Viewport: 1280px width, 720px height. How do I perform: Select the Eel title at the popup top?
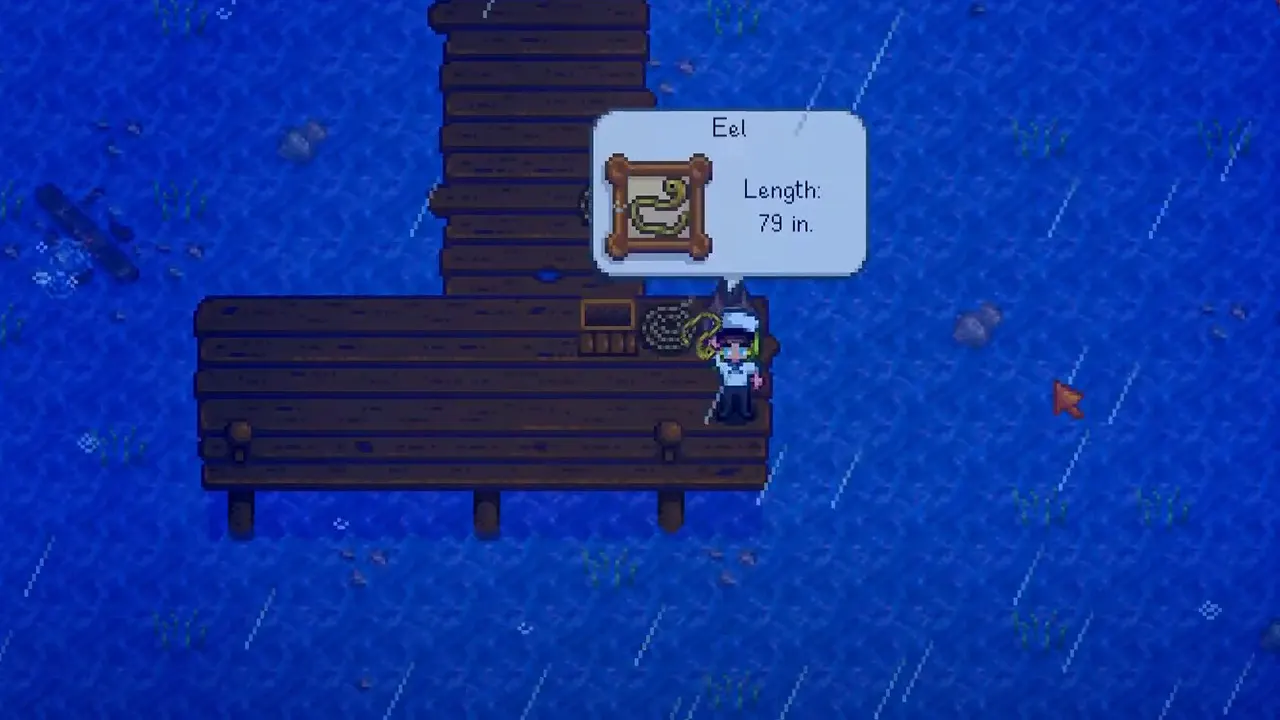point(729,128)
